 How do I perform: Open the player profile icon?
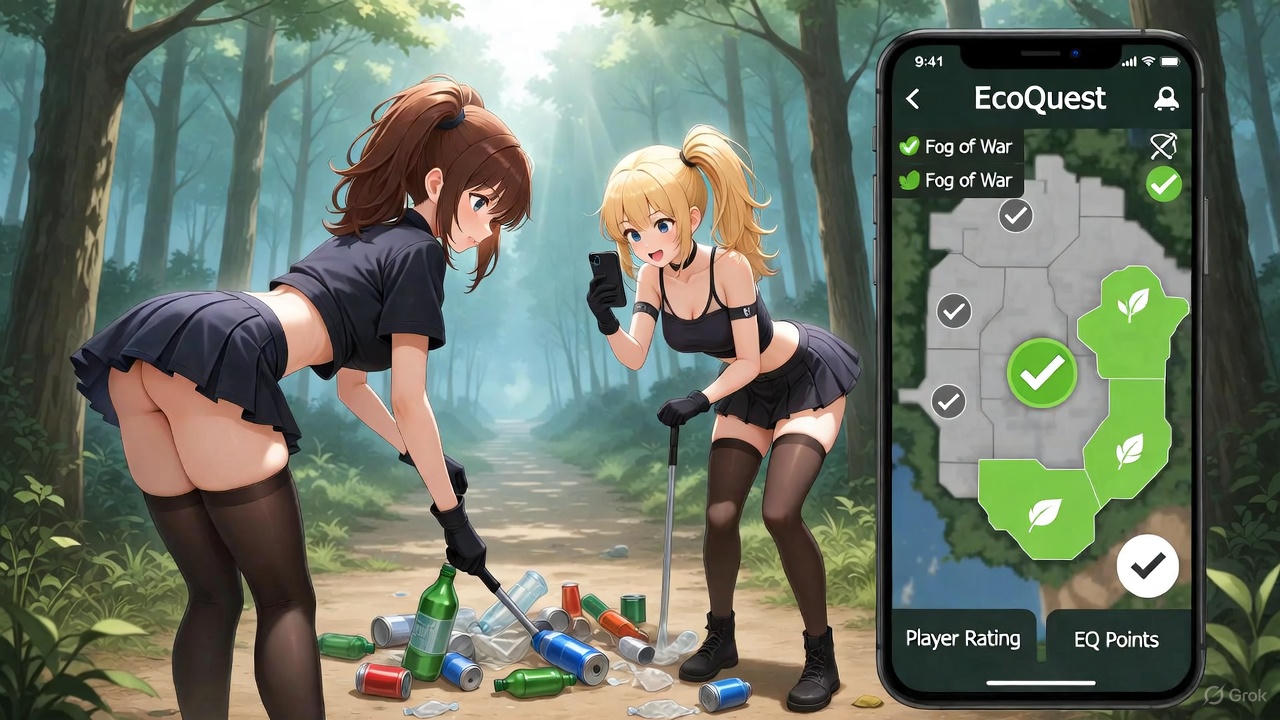click(1165, 99)
